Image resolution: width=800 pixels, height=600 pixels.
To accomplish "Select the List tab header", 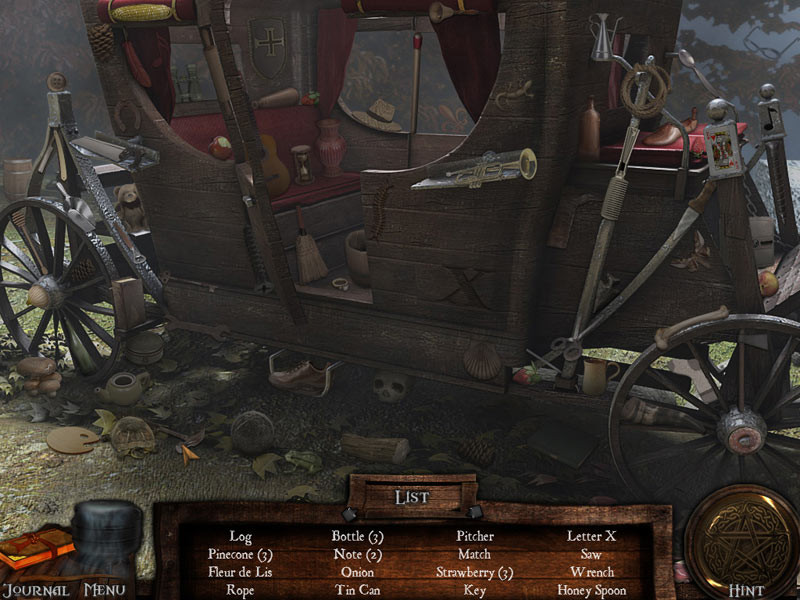I will [x=412, y=496].
